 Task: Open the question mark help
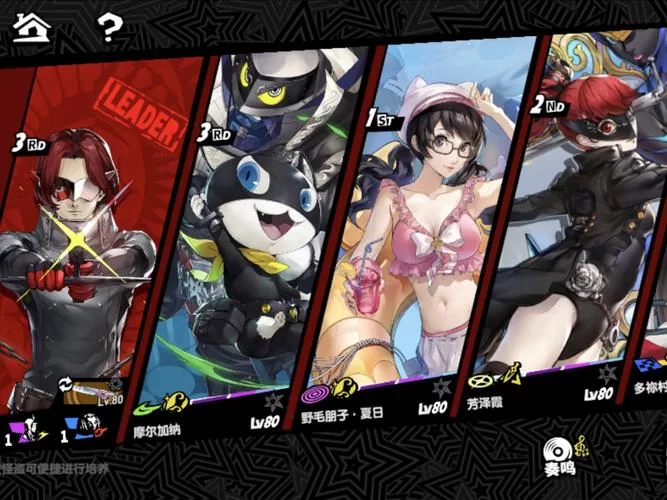110,26
